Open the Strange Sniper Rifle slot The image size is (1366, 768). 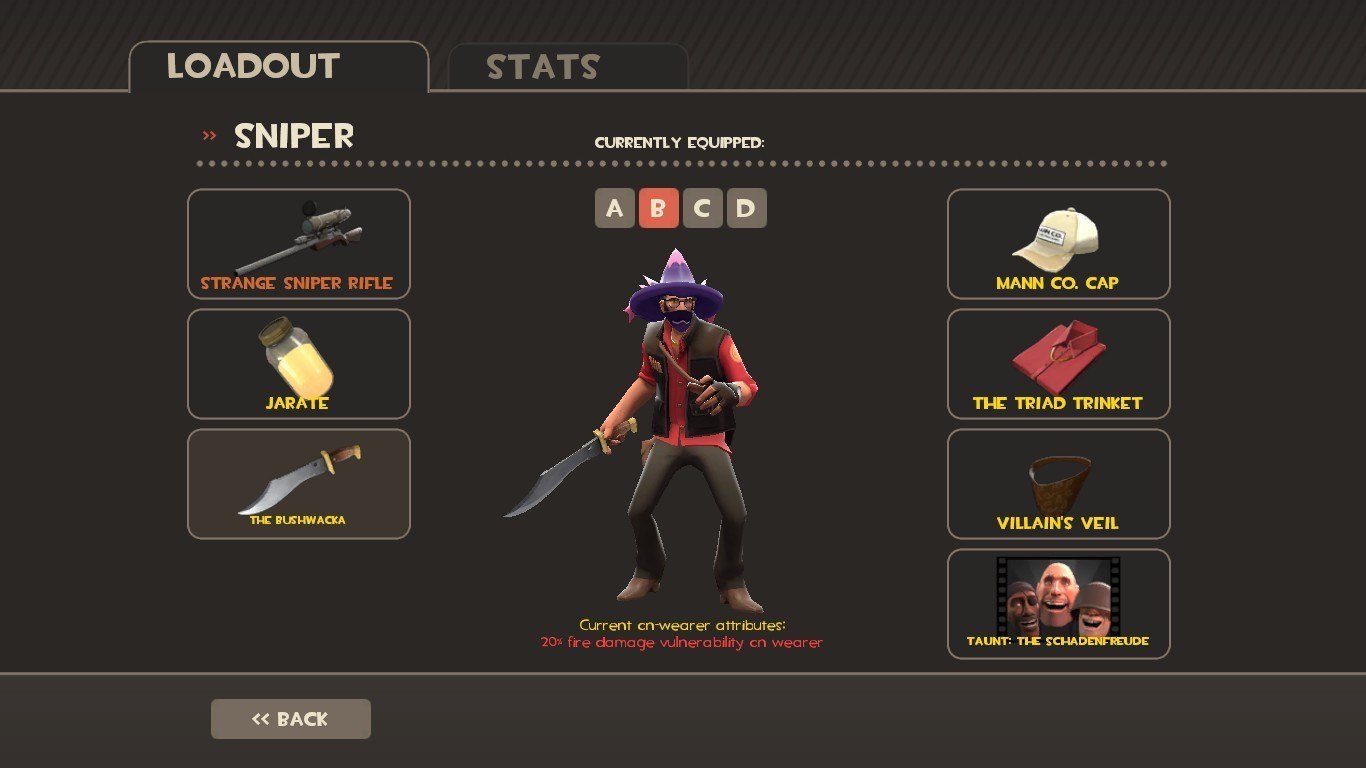tap(298, 243)
